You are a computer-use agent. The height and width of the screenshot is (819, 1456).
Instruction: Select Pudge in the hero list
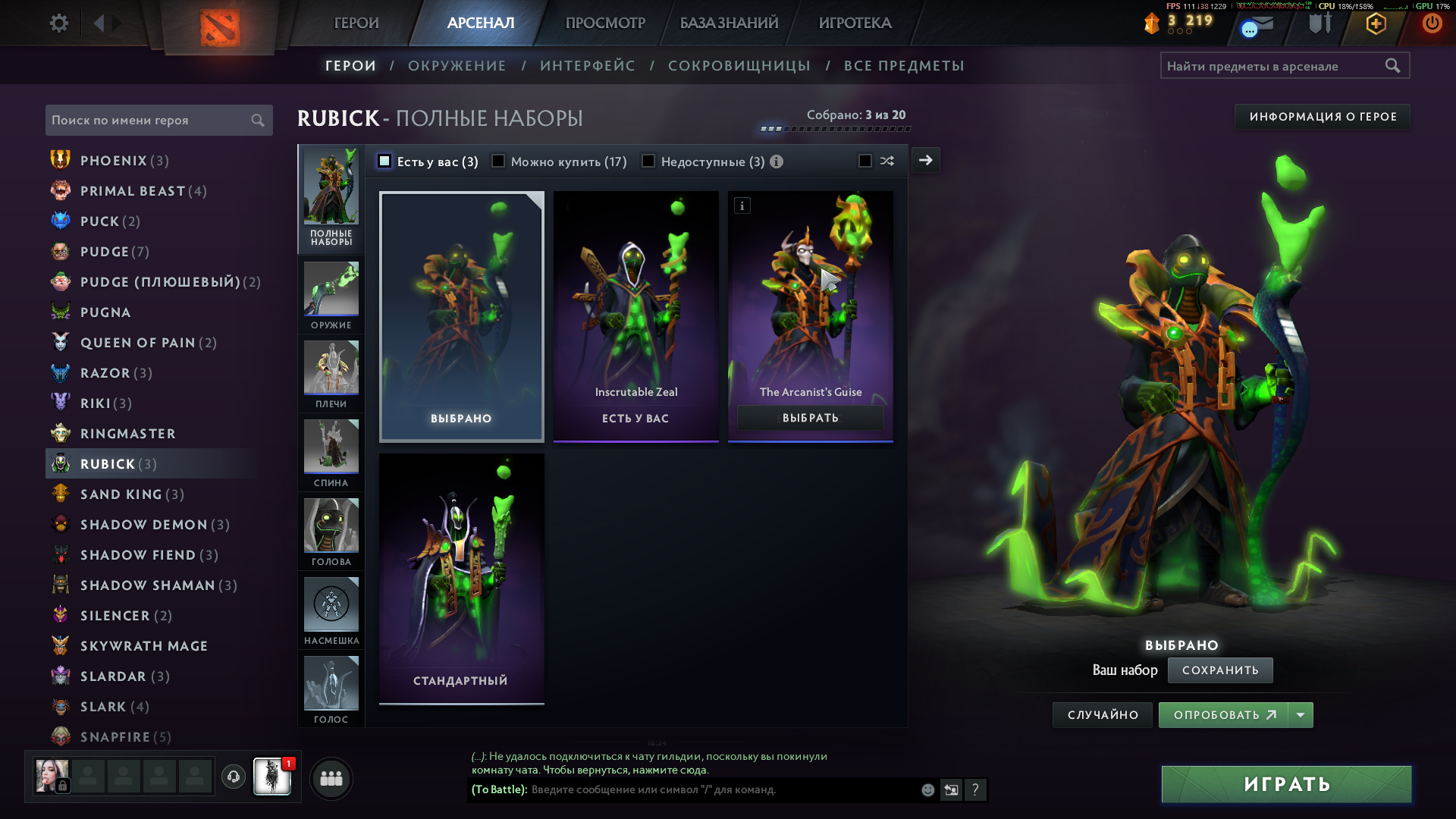tap(105, 252)
